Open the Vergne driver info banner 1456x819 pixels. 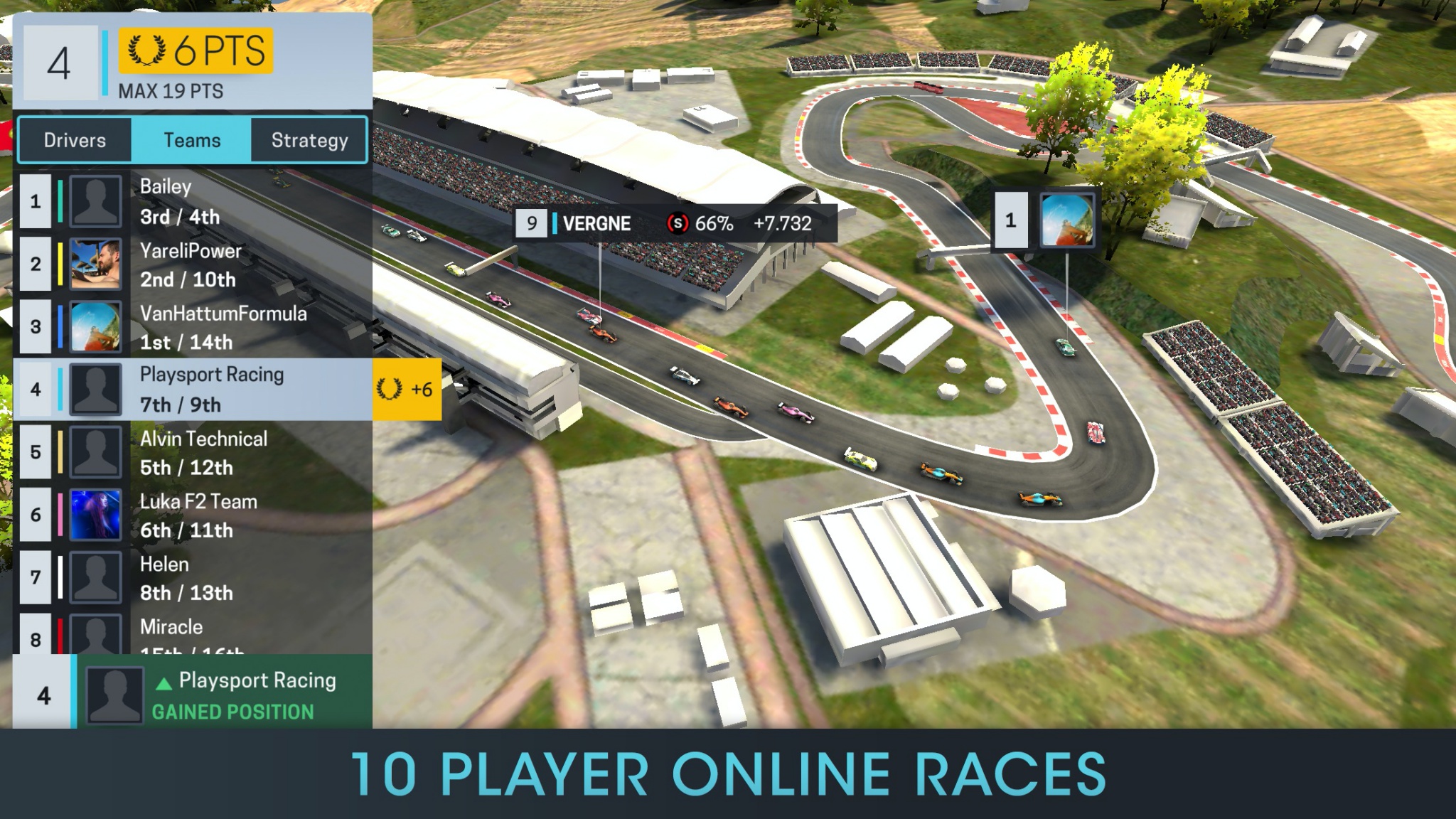pos(674,224)
